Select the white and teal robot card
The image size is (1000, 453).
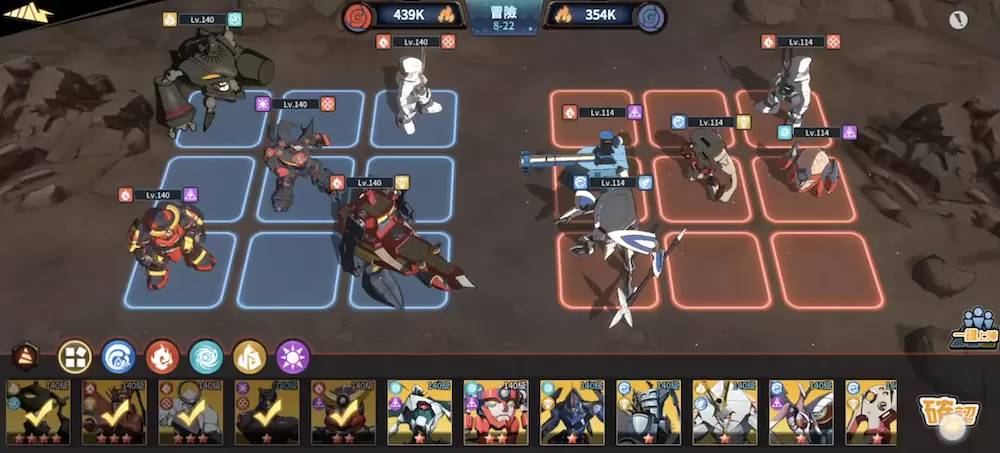(419, 411)
